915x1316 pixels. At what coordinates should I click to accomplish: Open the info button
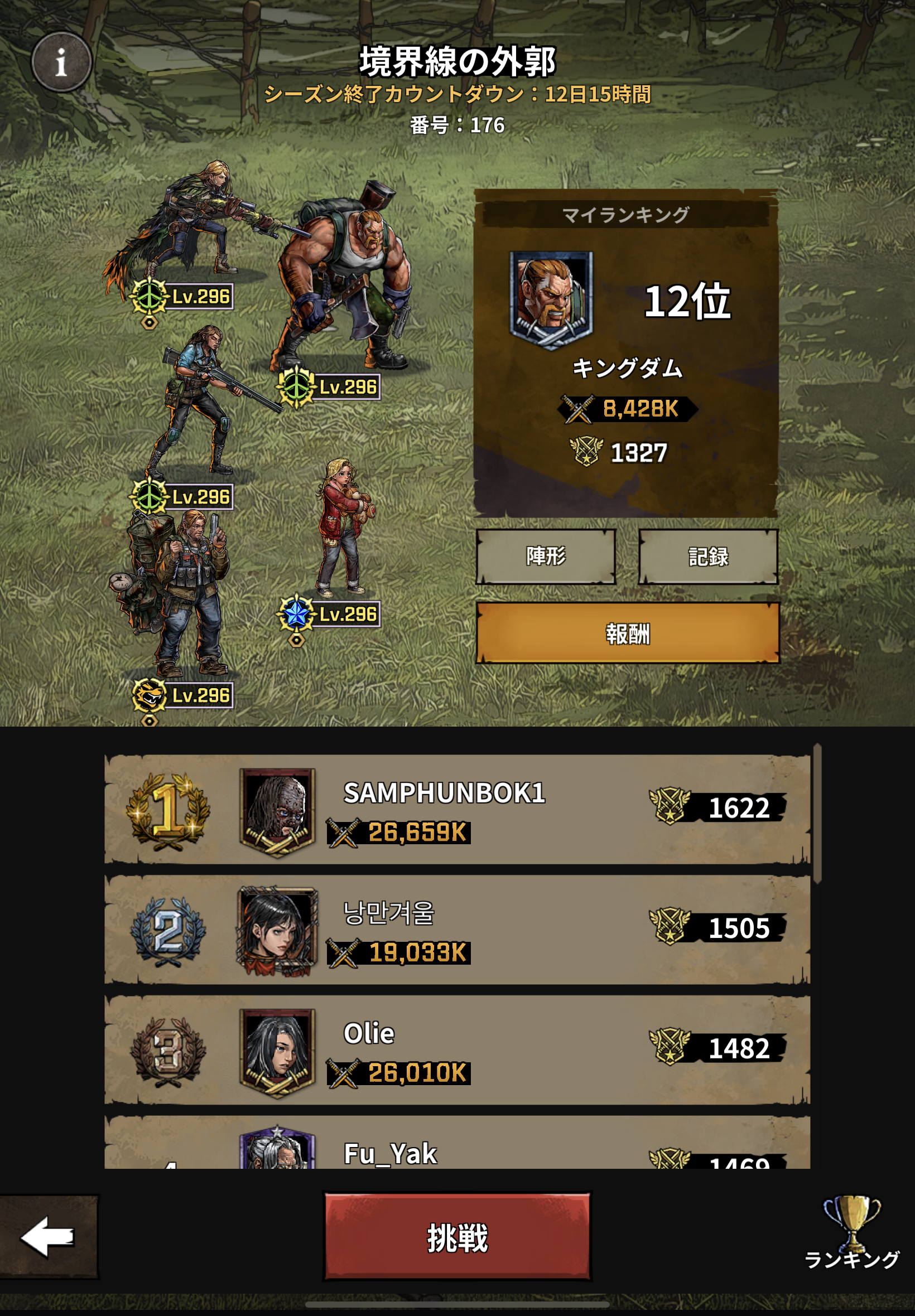click(61, 62)
